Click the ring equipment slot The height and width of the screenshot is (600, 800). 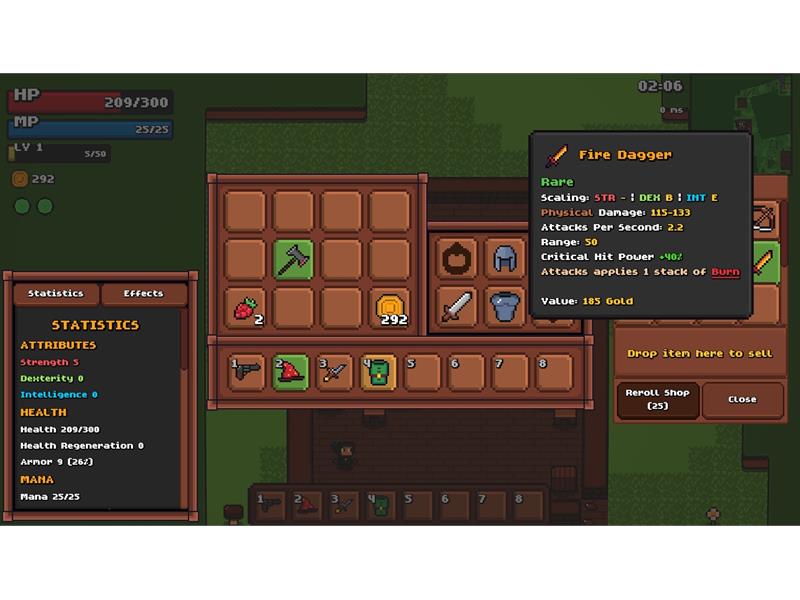457,259
